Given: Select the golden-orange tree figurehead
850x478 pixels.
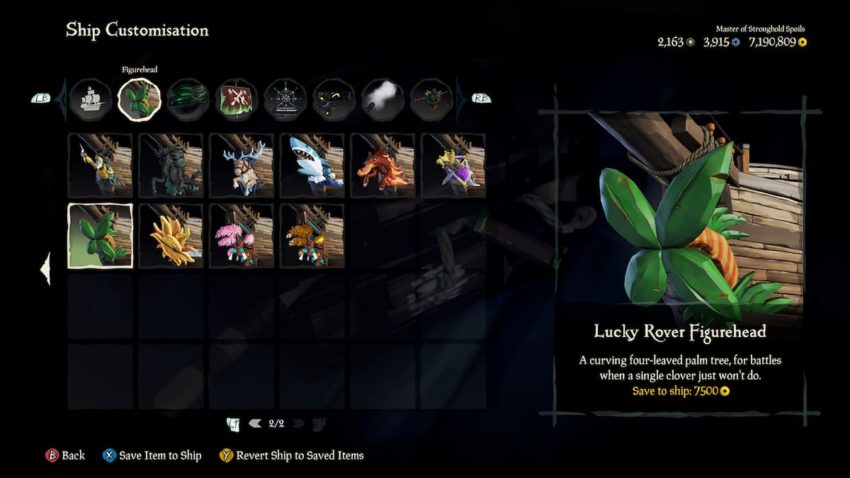Looking at the screenshot, I should pos(312,236).
